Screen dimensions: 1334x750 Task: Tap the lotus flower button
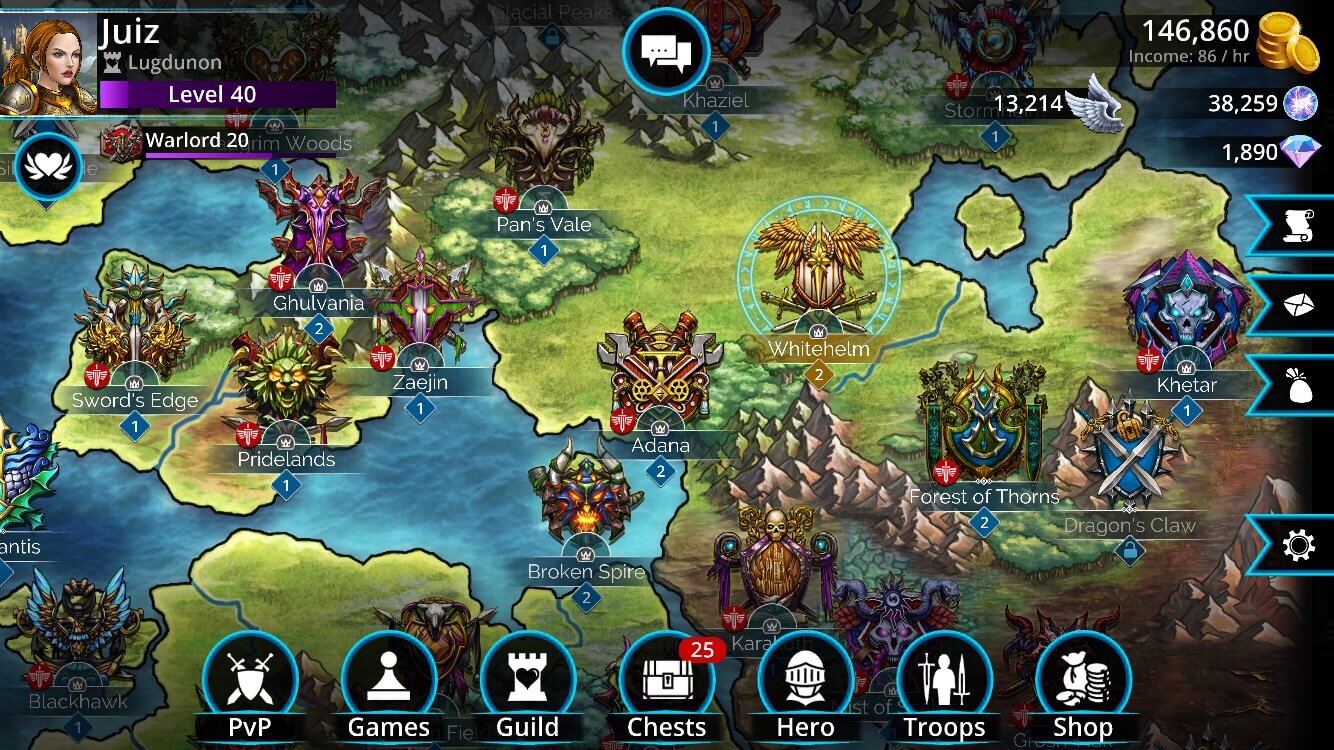48,167
